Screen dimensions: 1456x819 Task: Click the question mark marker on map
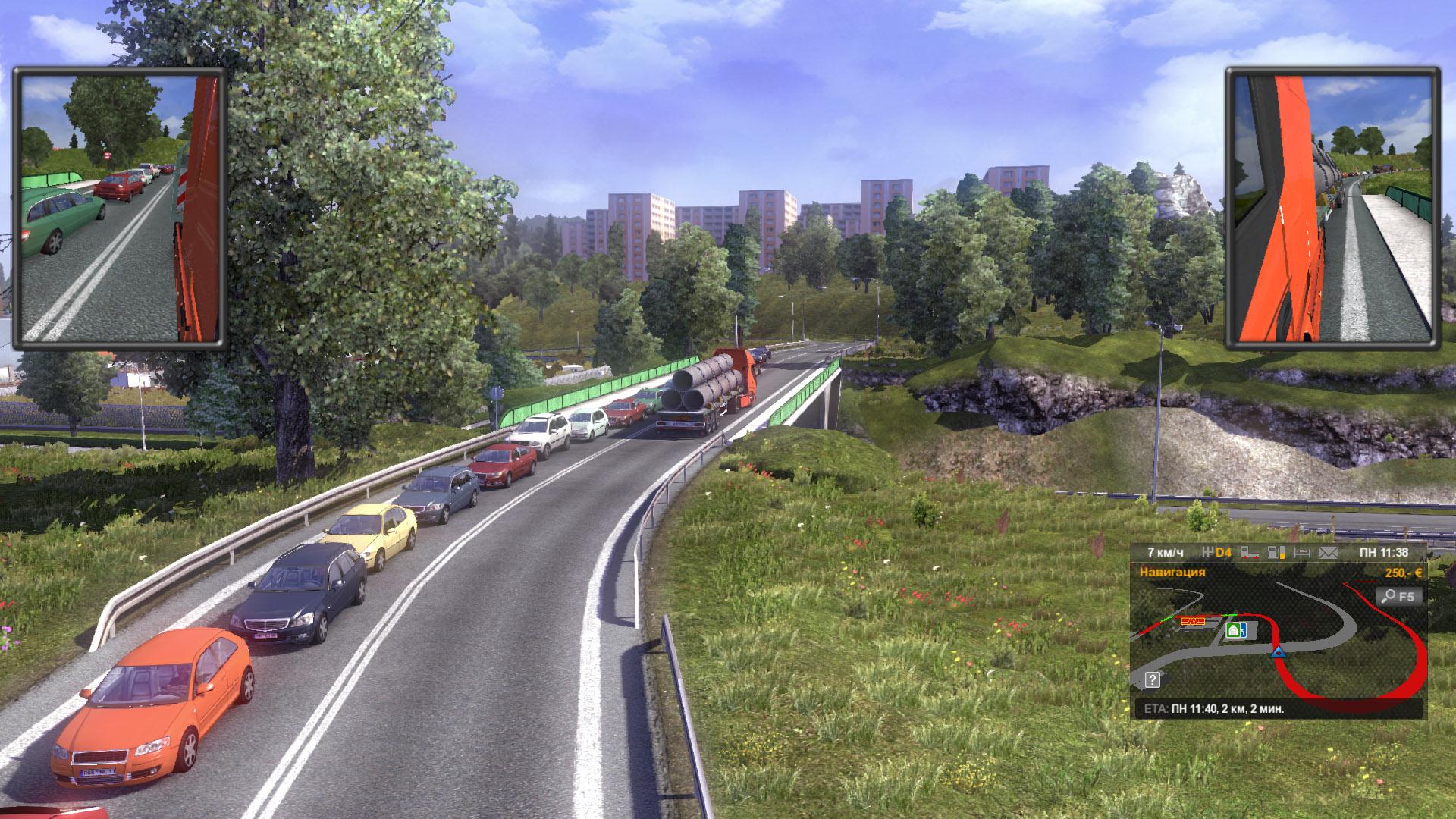coord(1153,679)
